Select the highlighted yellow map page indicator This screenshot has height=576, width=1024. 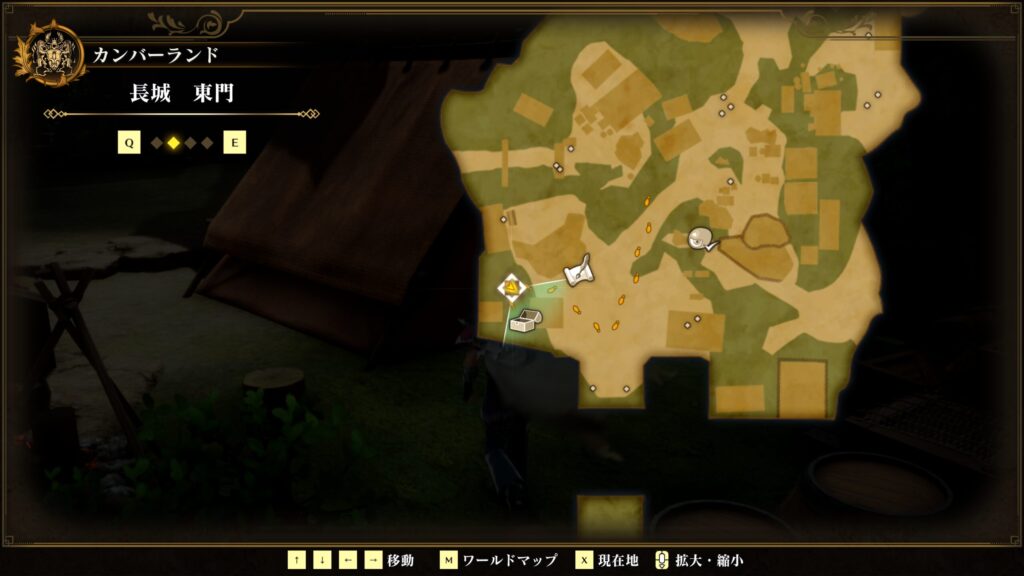[173, 143]
